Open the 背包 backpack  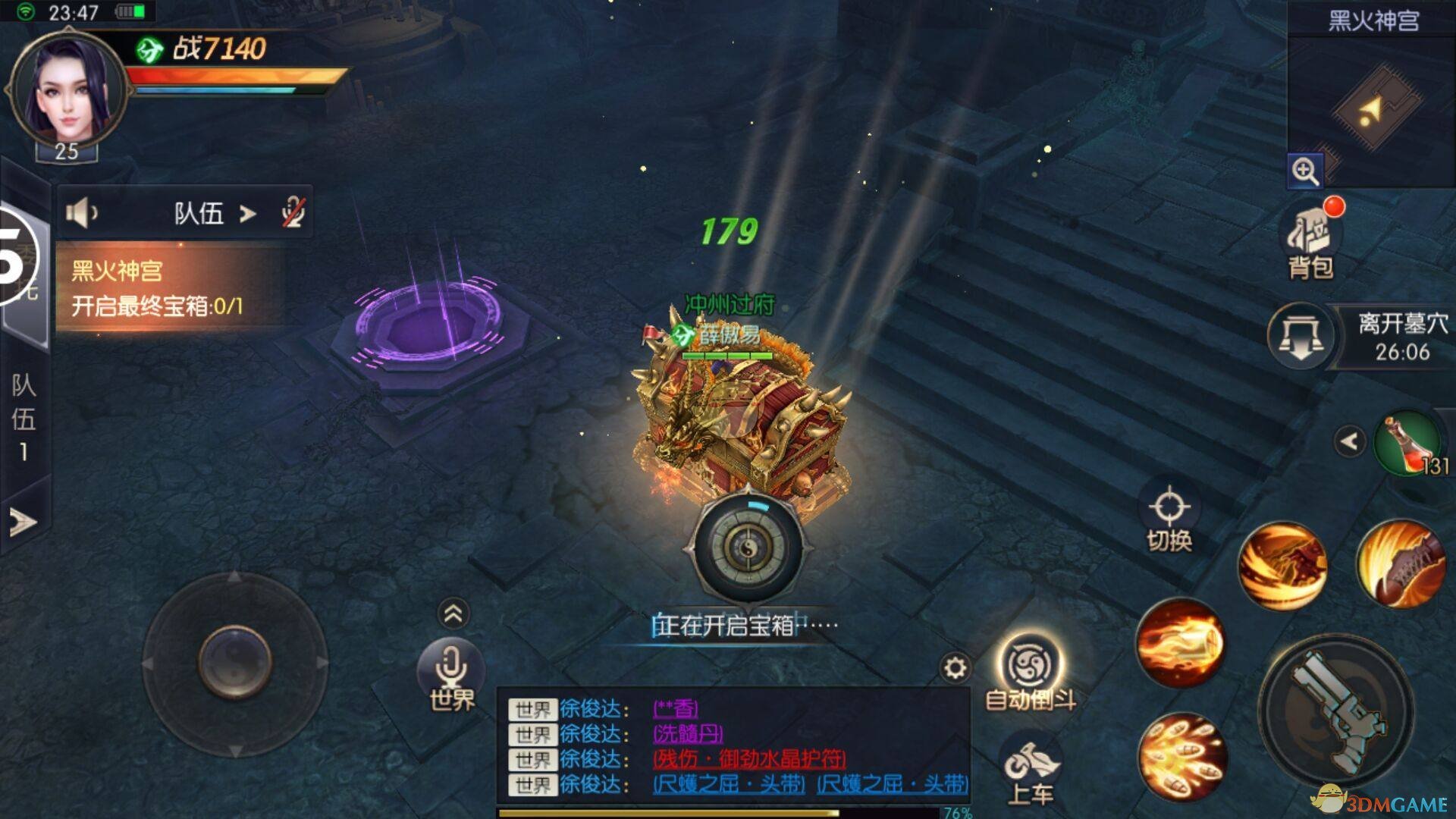tap(1310, 241)
